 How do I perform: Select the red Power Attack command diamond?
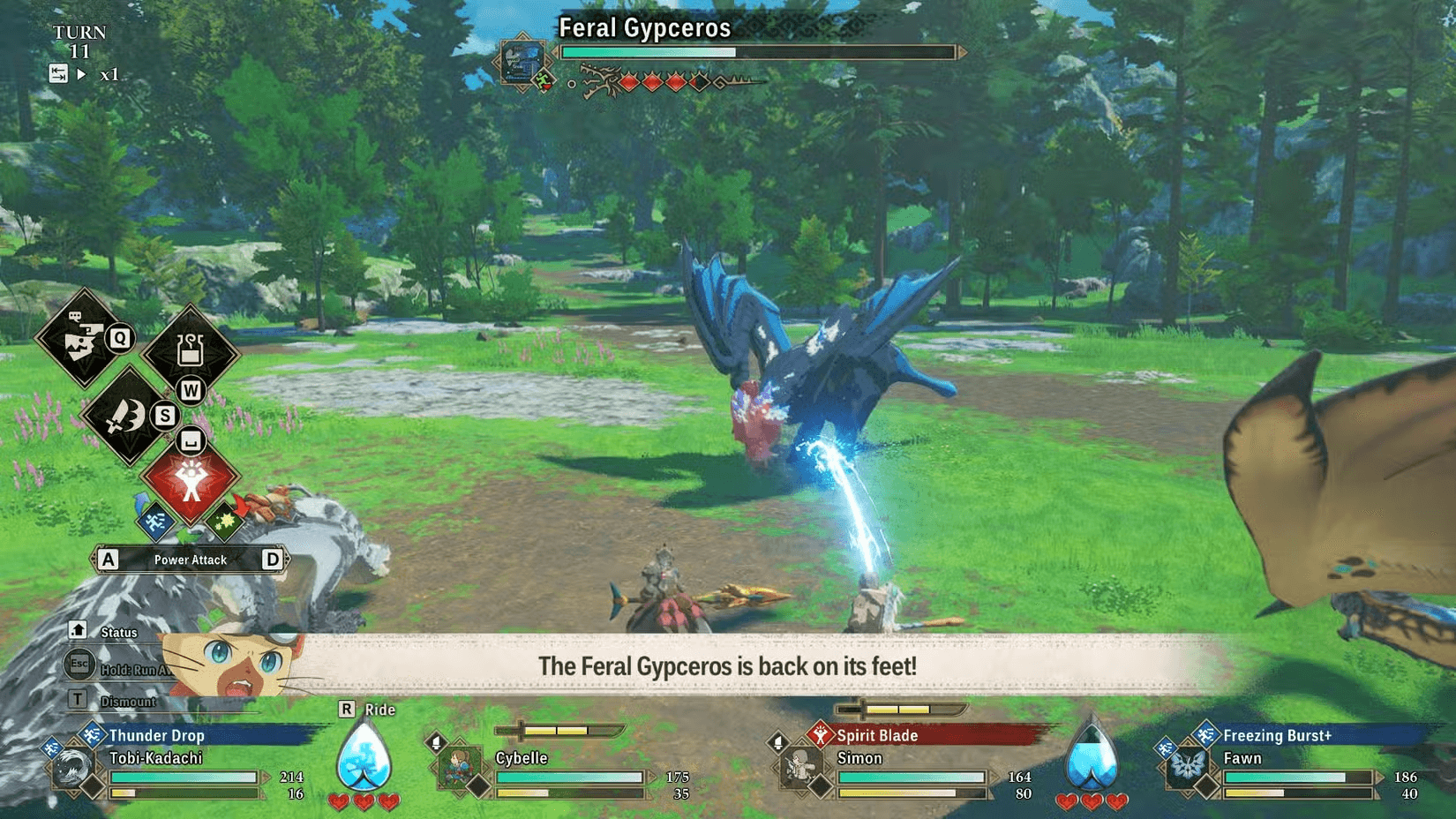tap(191, 479)
